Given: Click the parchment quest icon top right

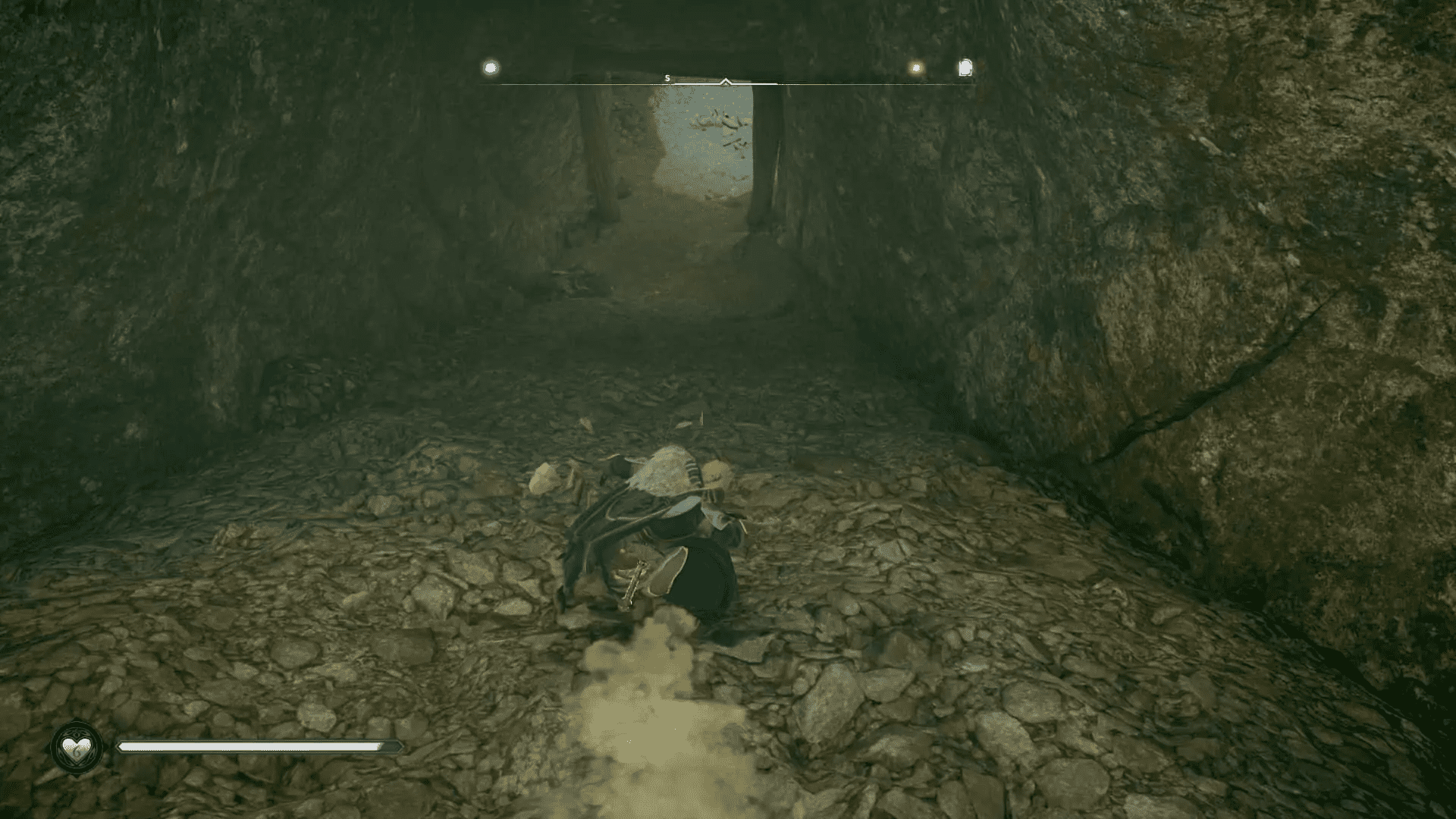Looking at the screenshot, I should tap(965, 67).
